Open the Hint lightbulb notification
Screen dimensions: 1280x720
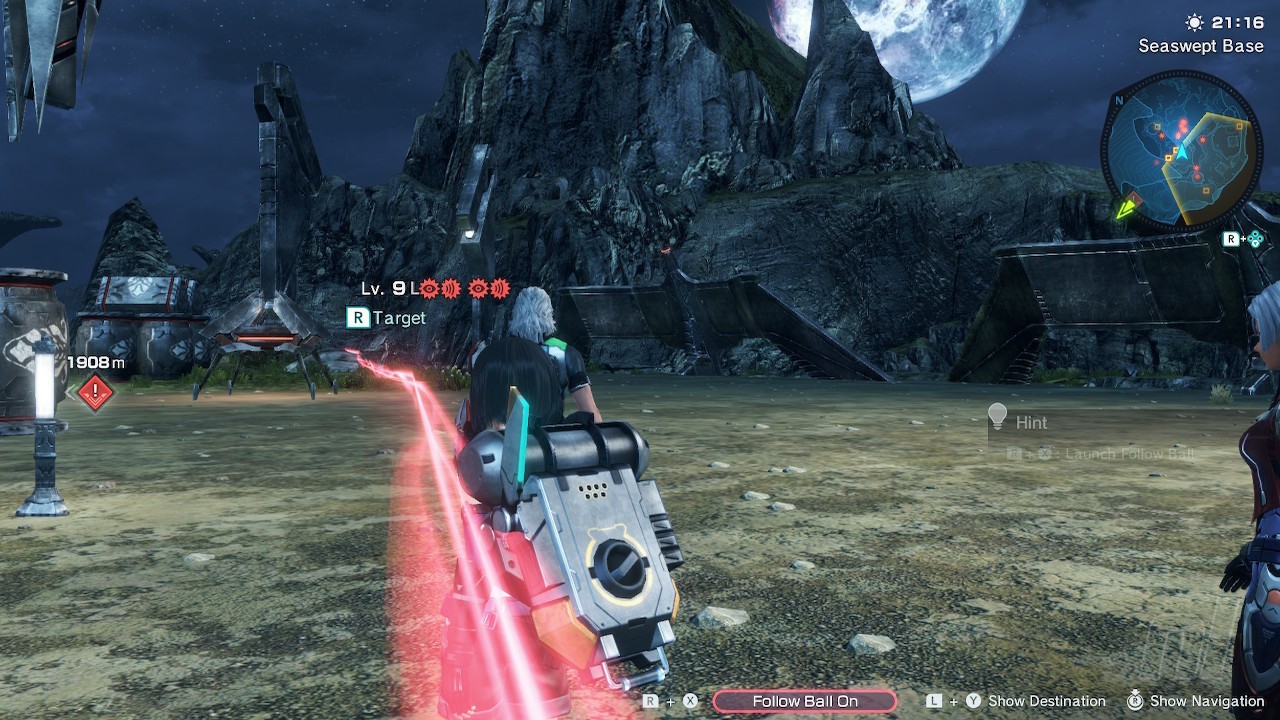pyautogui.click(x=997, y=420)
